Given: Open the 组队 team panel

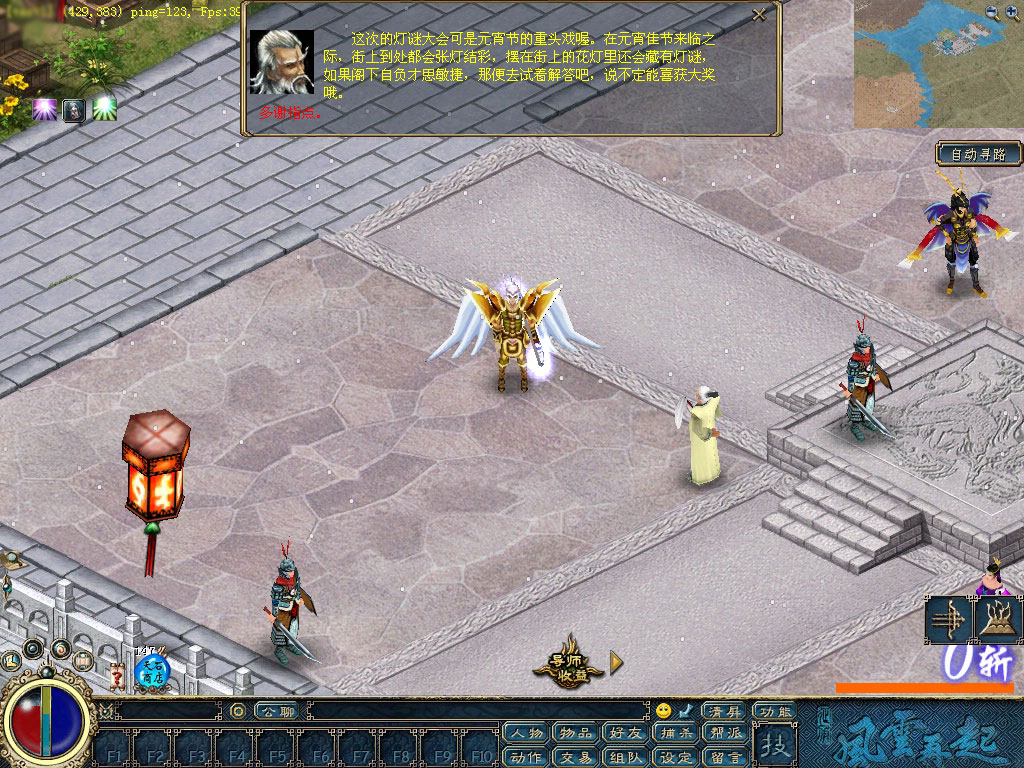Looking at the screenshot, I should (x=626, y=757).
